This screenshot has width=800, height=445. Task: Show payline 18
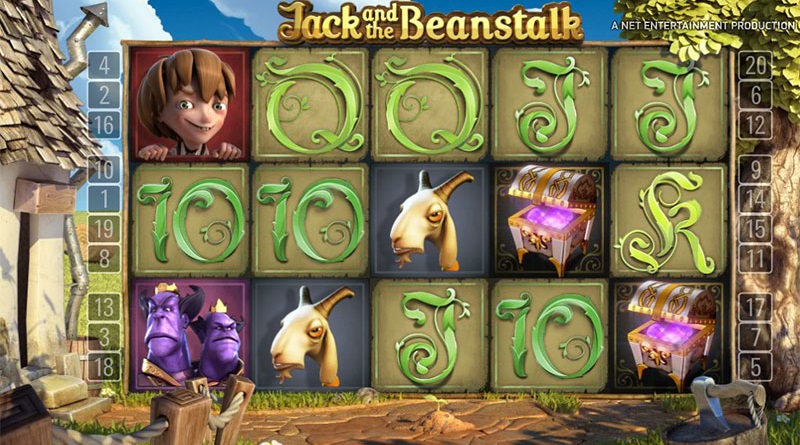105,364
